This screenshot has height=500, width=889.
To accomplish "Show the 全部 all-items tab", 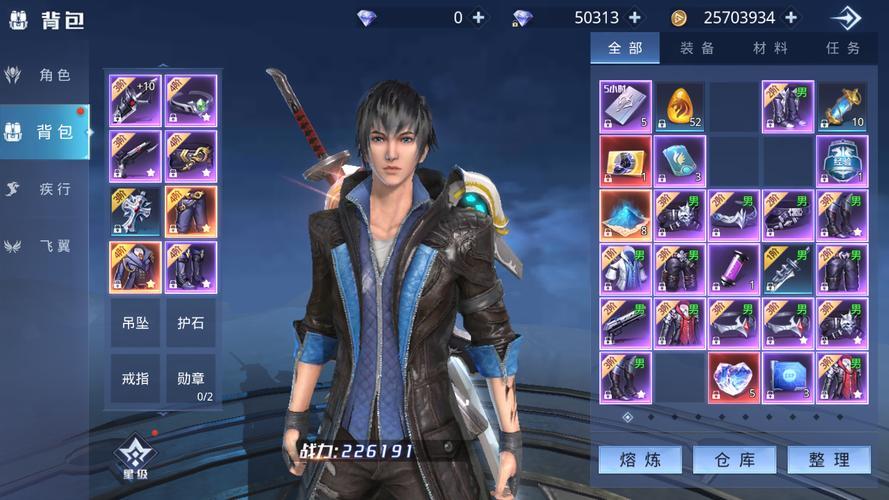I will (625, 48).
